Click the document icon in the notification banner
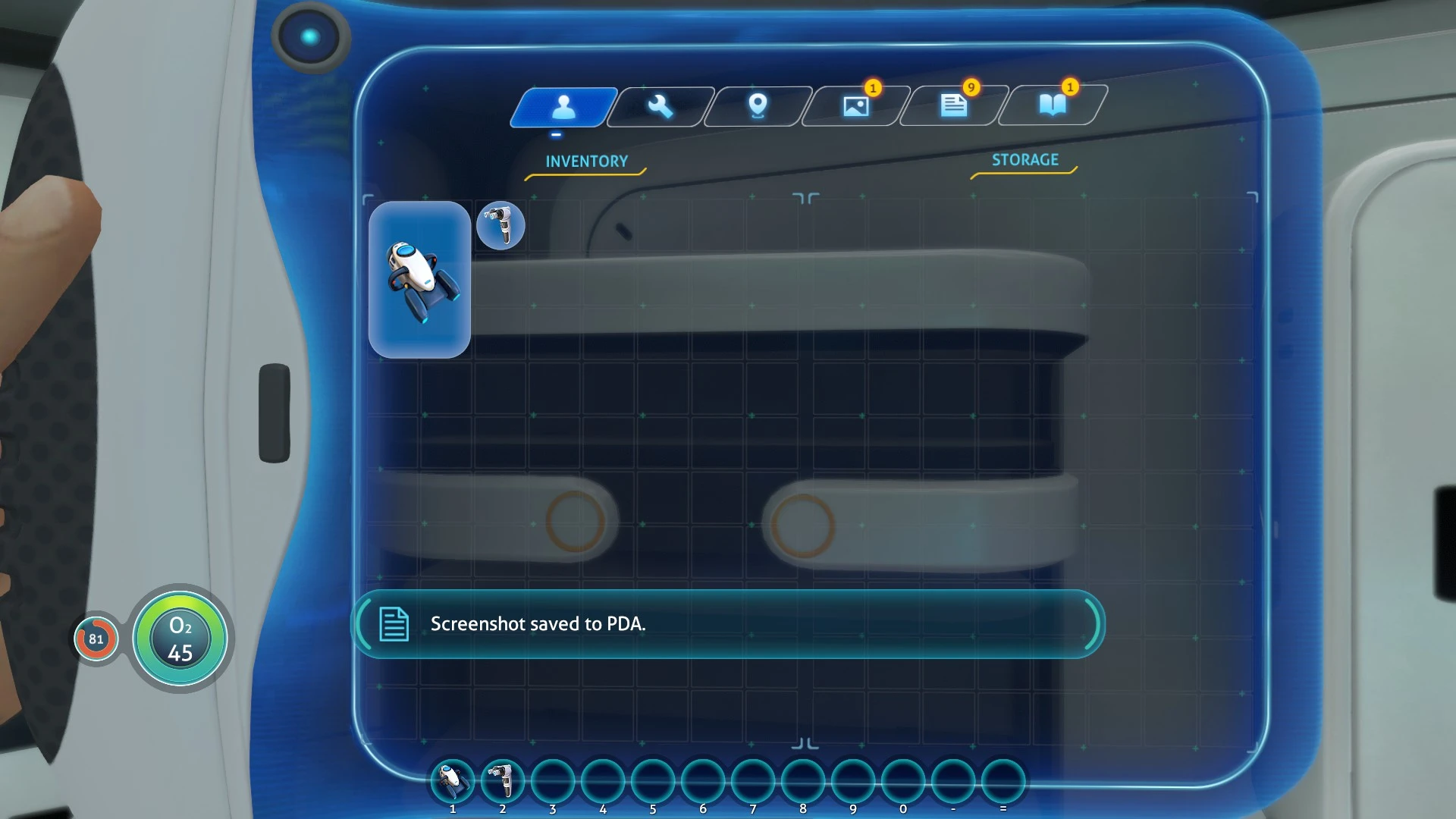This screenshot has height=819, width=1456. (x=393, y=623)
